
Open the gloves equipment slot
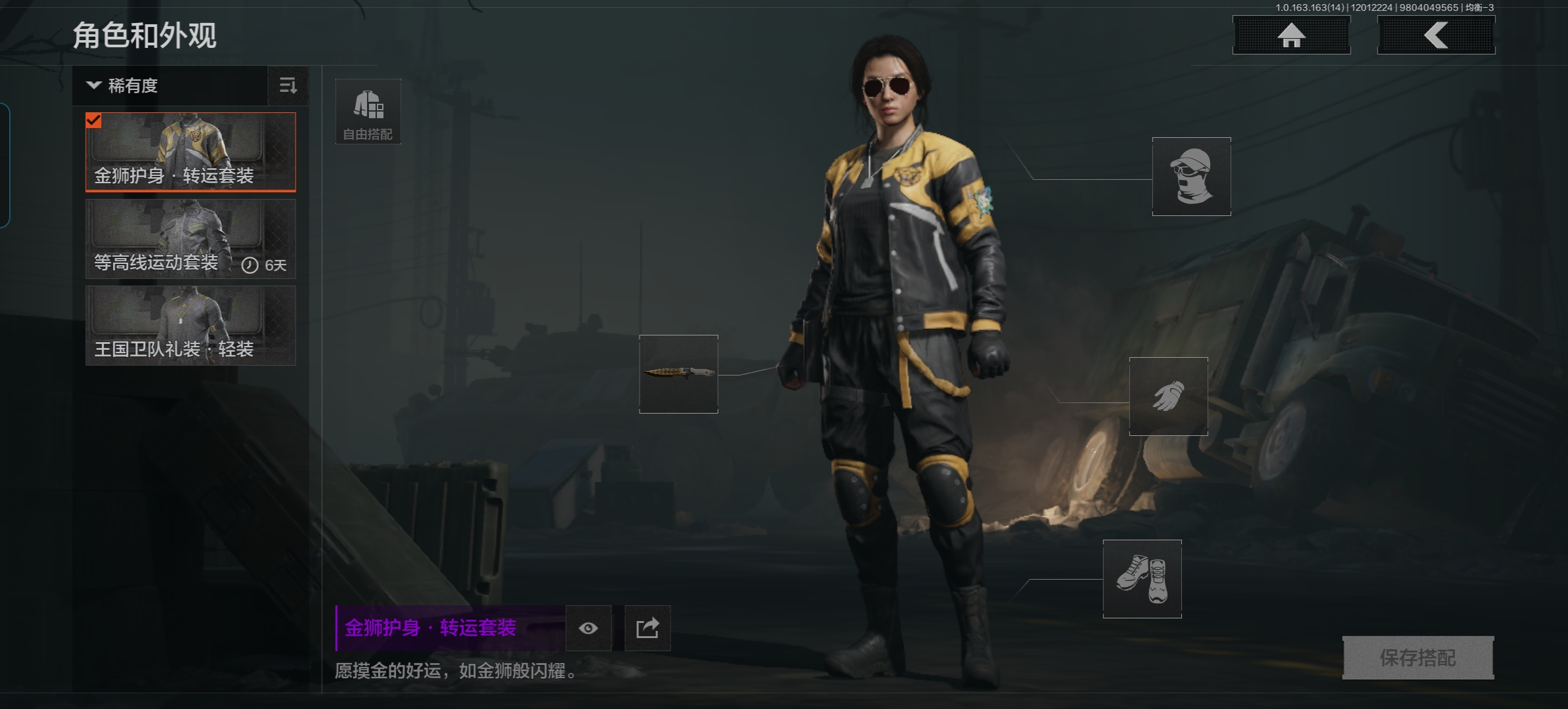tap(1168, 397)
